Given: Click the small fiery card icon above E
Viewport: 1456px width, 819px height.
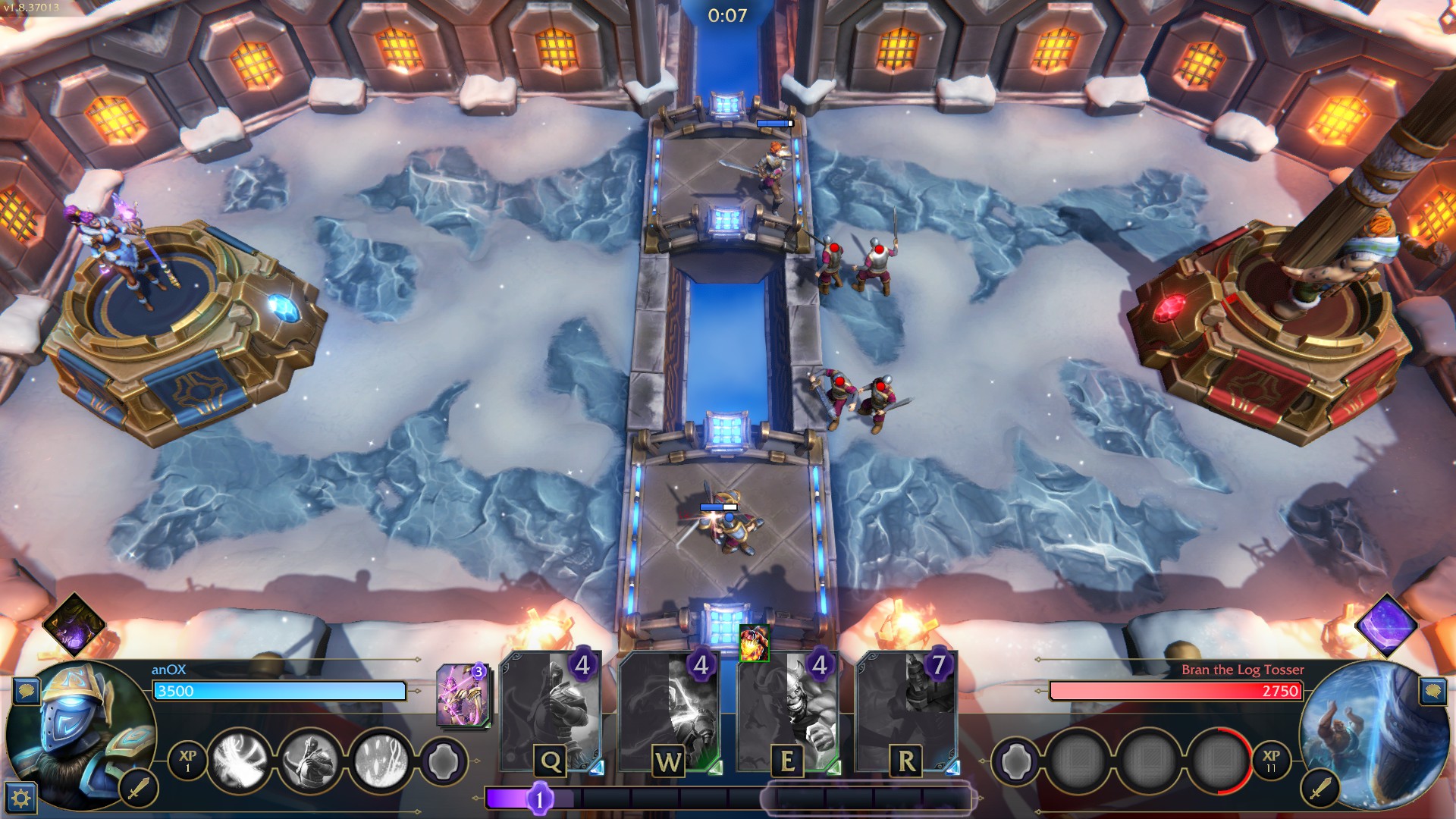Looking at the screenshot, I should 754,643.
